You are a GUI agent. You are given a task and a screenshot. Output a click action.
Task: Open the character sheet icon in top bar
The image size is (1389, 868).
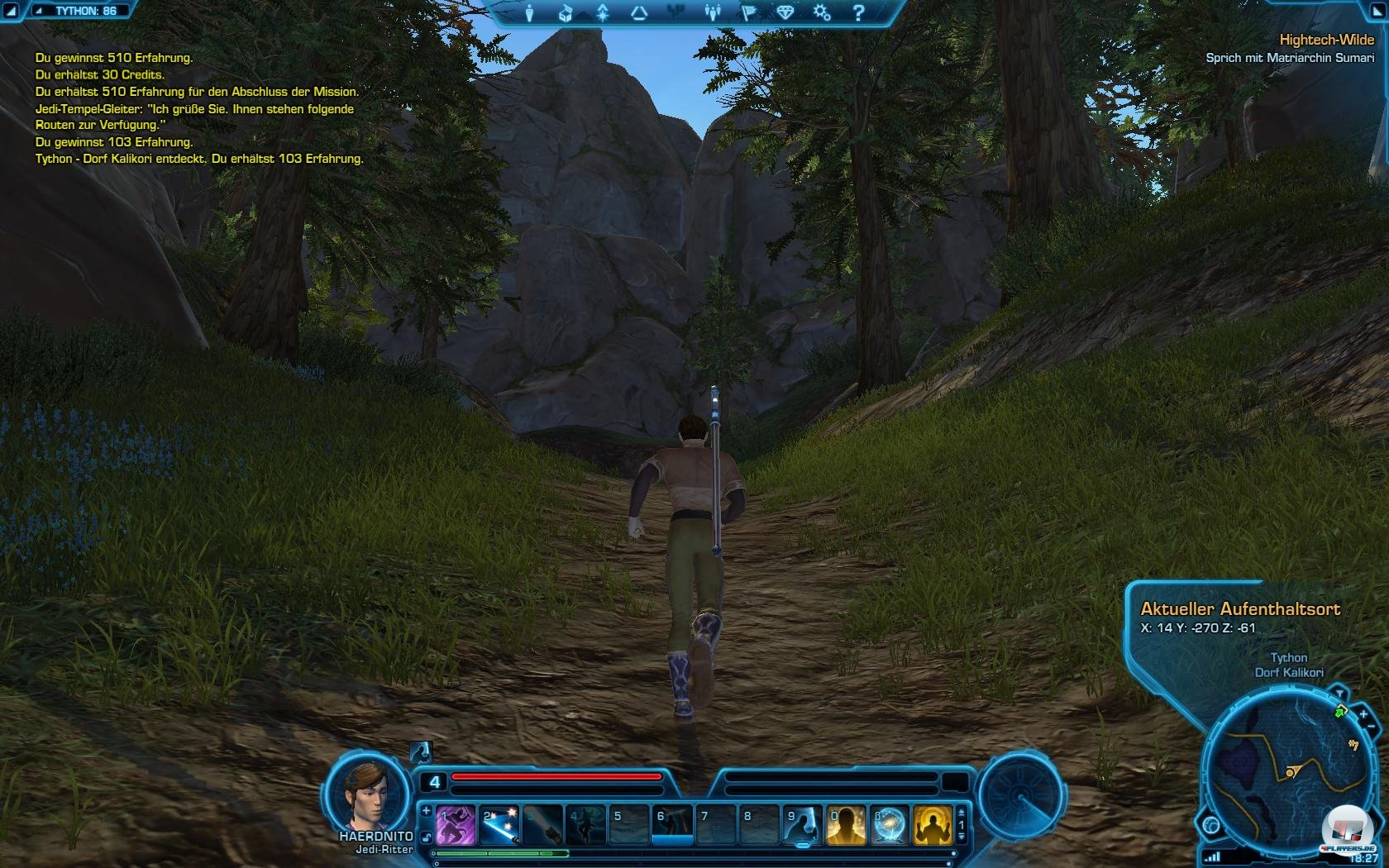530,13
